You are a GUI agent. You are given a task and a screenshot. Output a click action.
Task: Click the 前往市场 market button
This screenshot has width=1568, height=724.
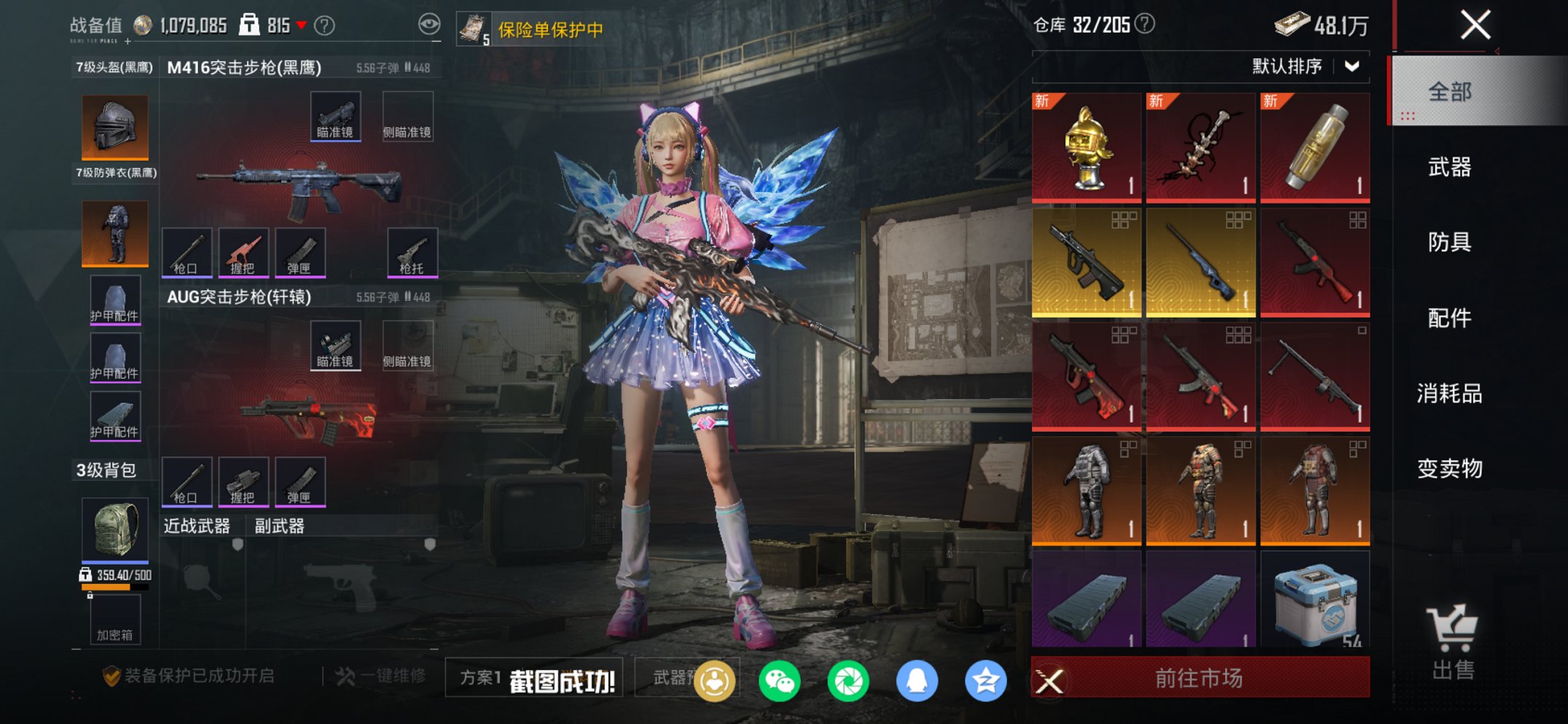point(1200,678)
